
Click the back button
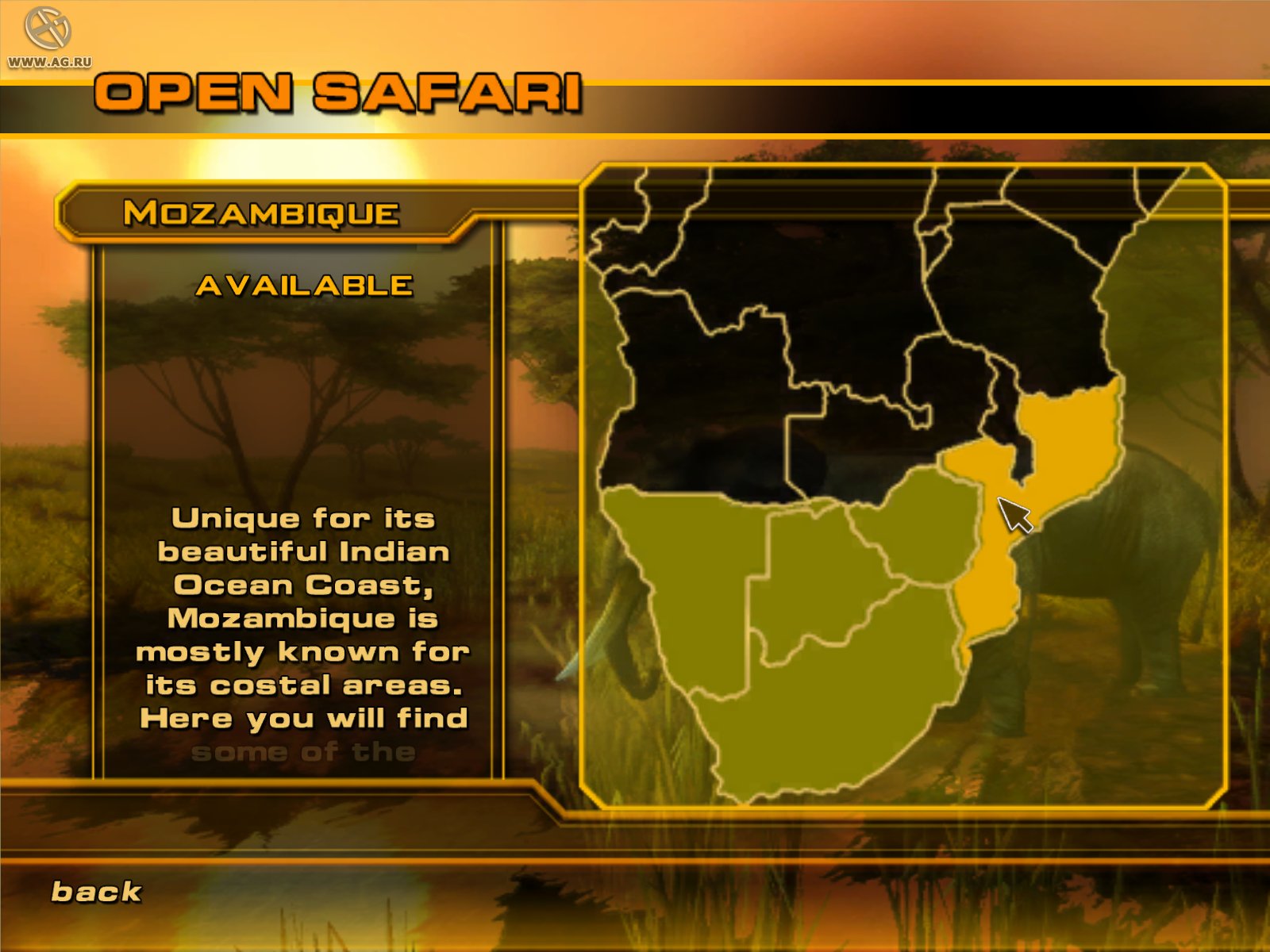[94, 892]
